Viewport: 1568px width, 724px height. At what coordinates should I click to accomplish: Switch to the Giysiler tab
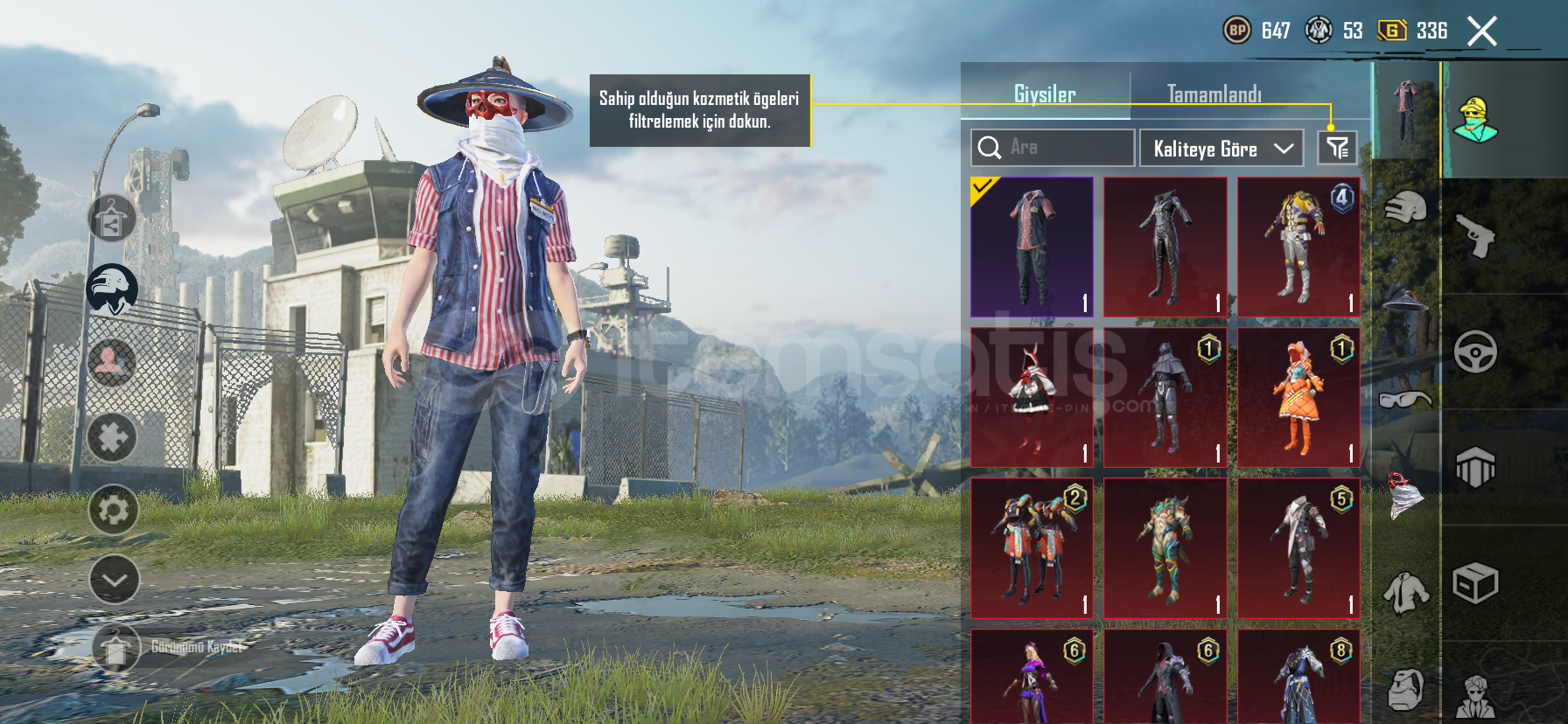click(1045, 94)
